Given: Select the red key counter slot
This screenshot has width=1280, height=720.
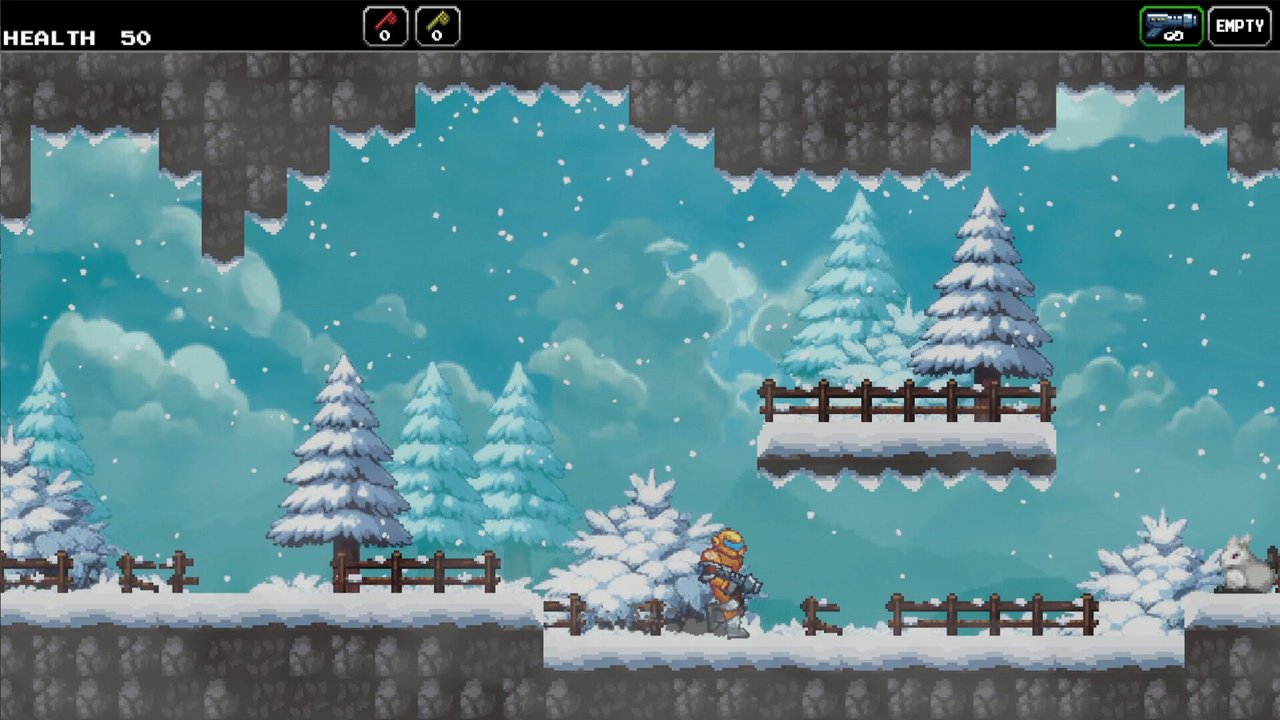Looking at the screenshot, I should 385,26.
